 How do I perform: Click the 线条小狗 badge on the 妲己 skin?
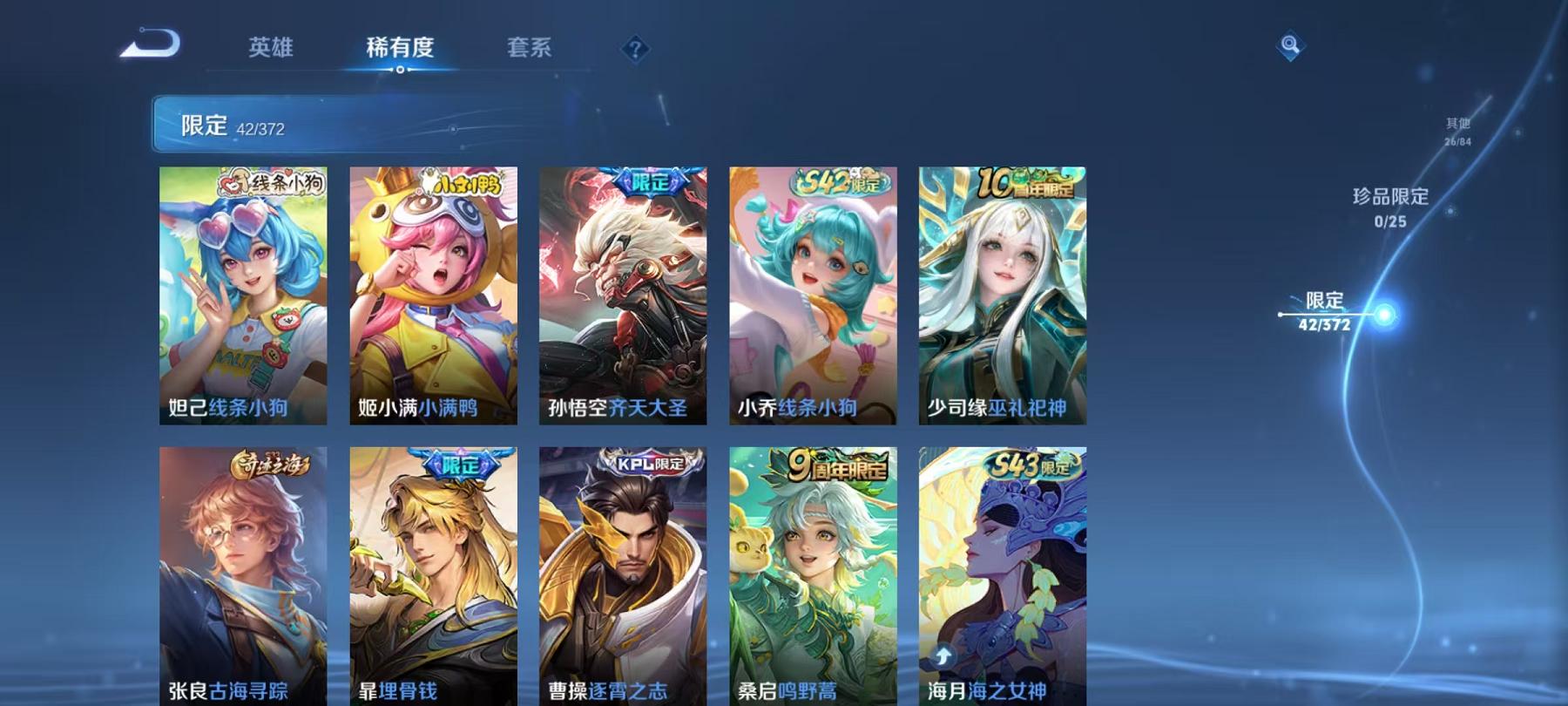click(271, 181)
